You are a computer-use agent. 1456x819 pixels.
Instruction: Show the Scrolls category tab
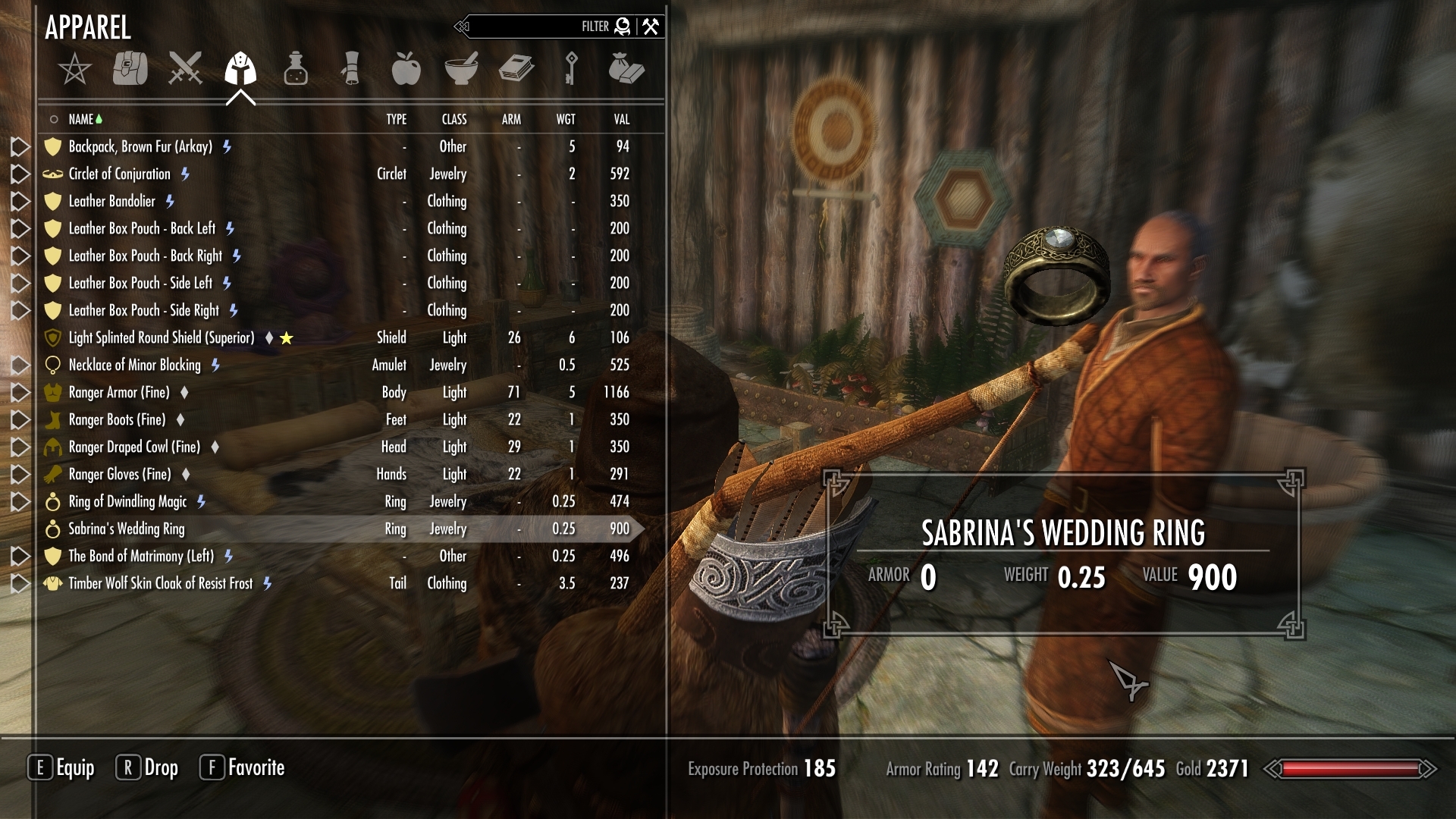(351, 69)
